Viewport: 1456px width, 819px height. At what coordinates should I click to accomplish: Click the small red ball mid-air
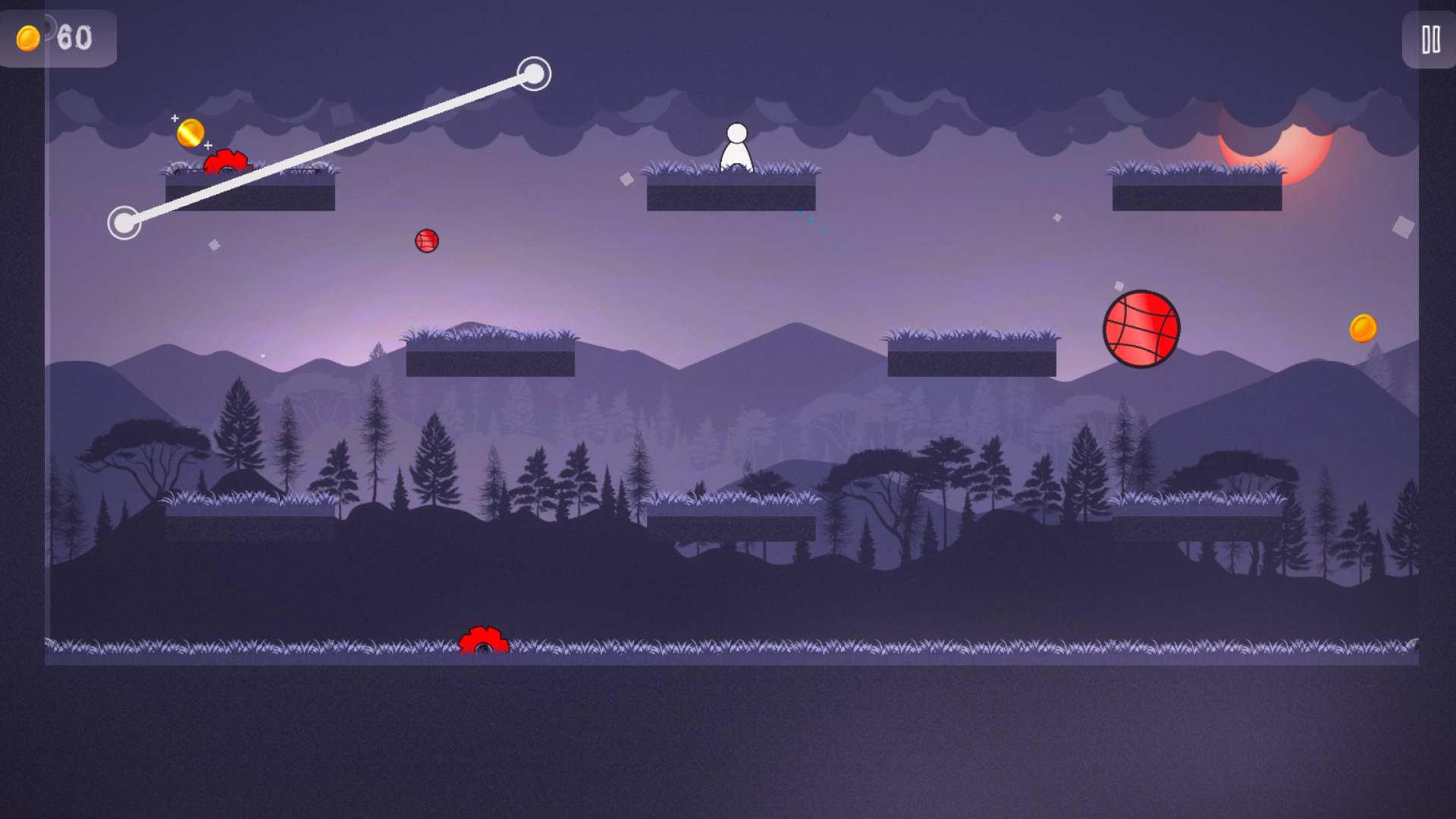(428, 240)
